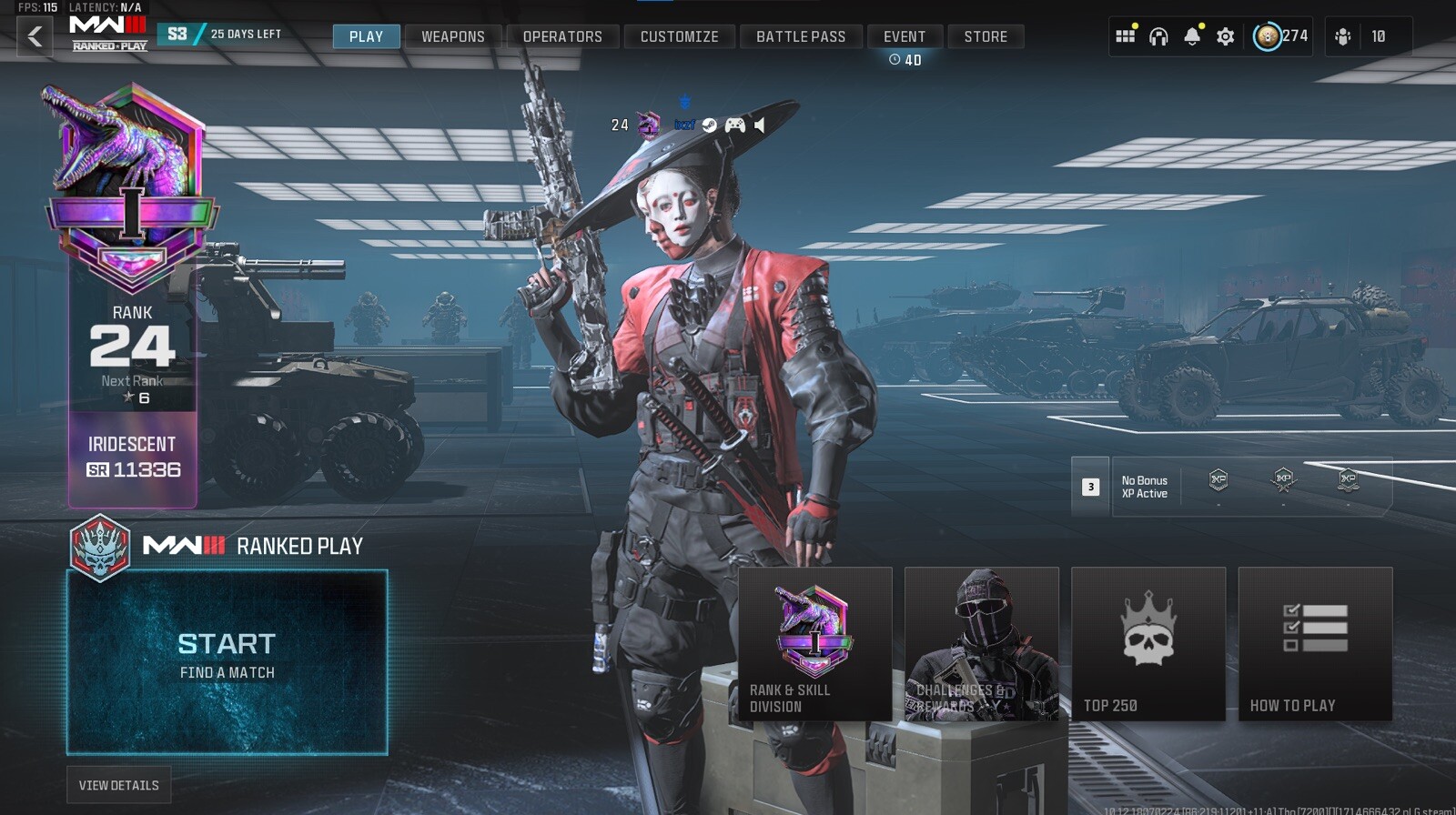Open the settings gear icon
The image size is (1456, 815).
click(x=1226, y=37)
